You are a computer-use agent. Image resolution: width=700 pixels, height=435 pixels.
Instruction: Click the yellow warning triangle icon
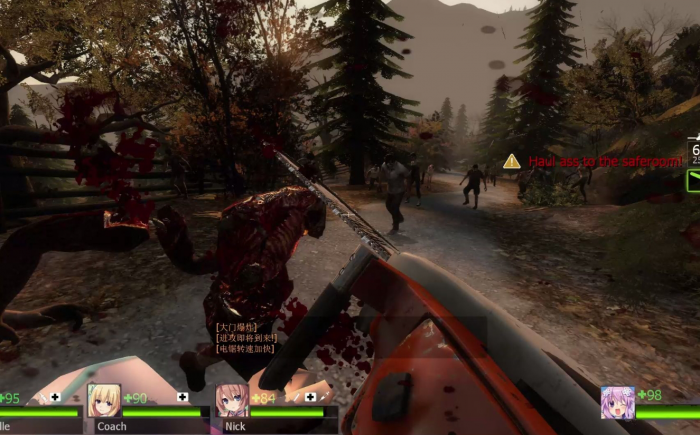pyautogui.click(x=512, y=161)
